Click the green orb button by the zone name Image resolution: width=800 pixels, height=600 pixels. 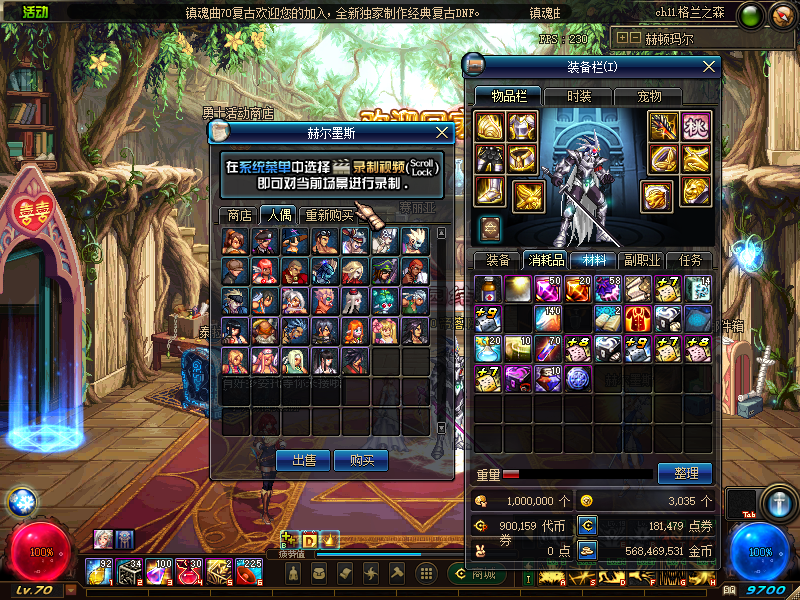point(752,15)
